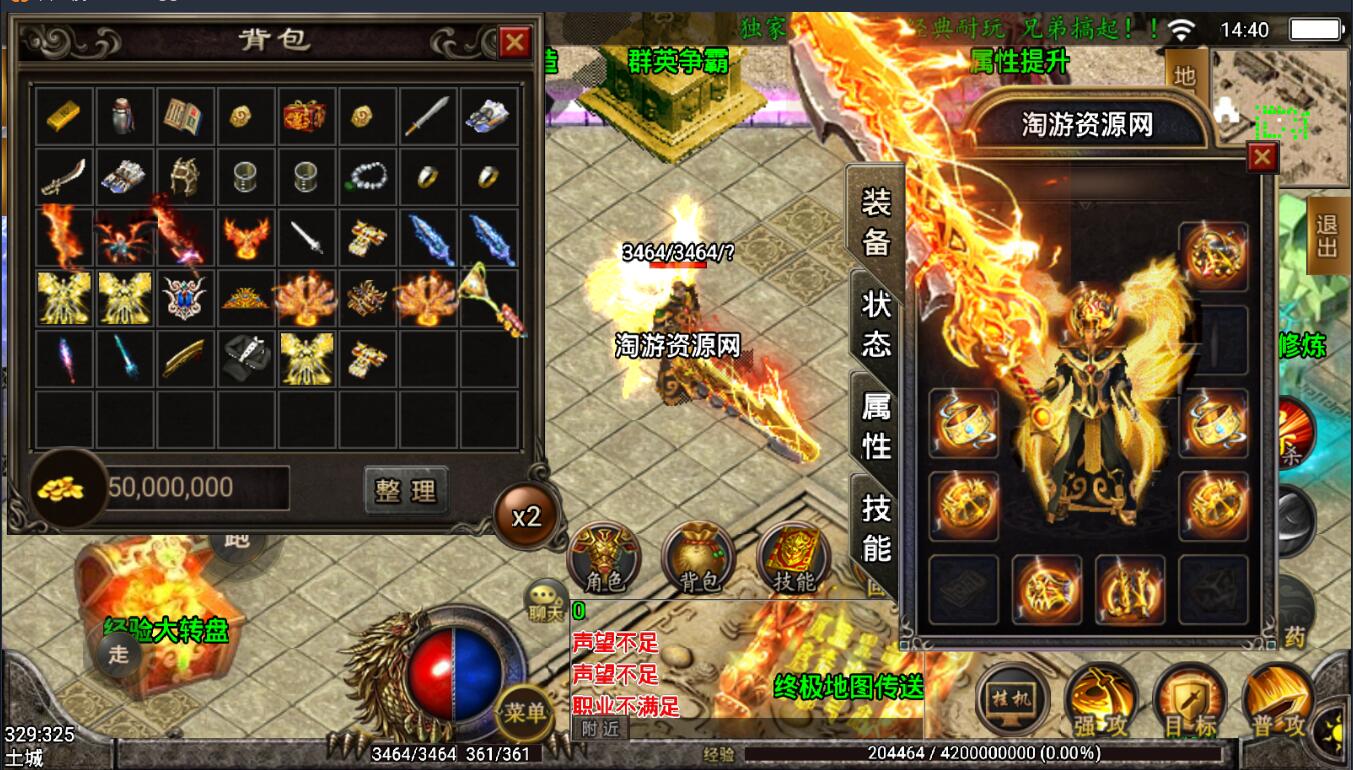Open the 属性 attributes tab
The image size is (1353, 770).
875,424
